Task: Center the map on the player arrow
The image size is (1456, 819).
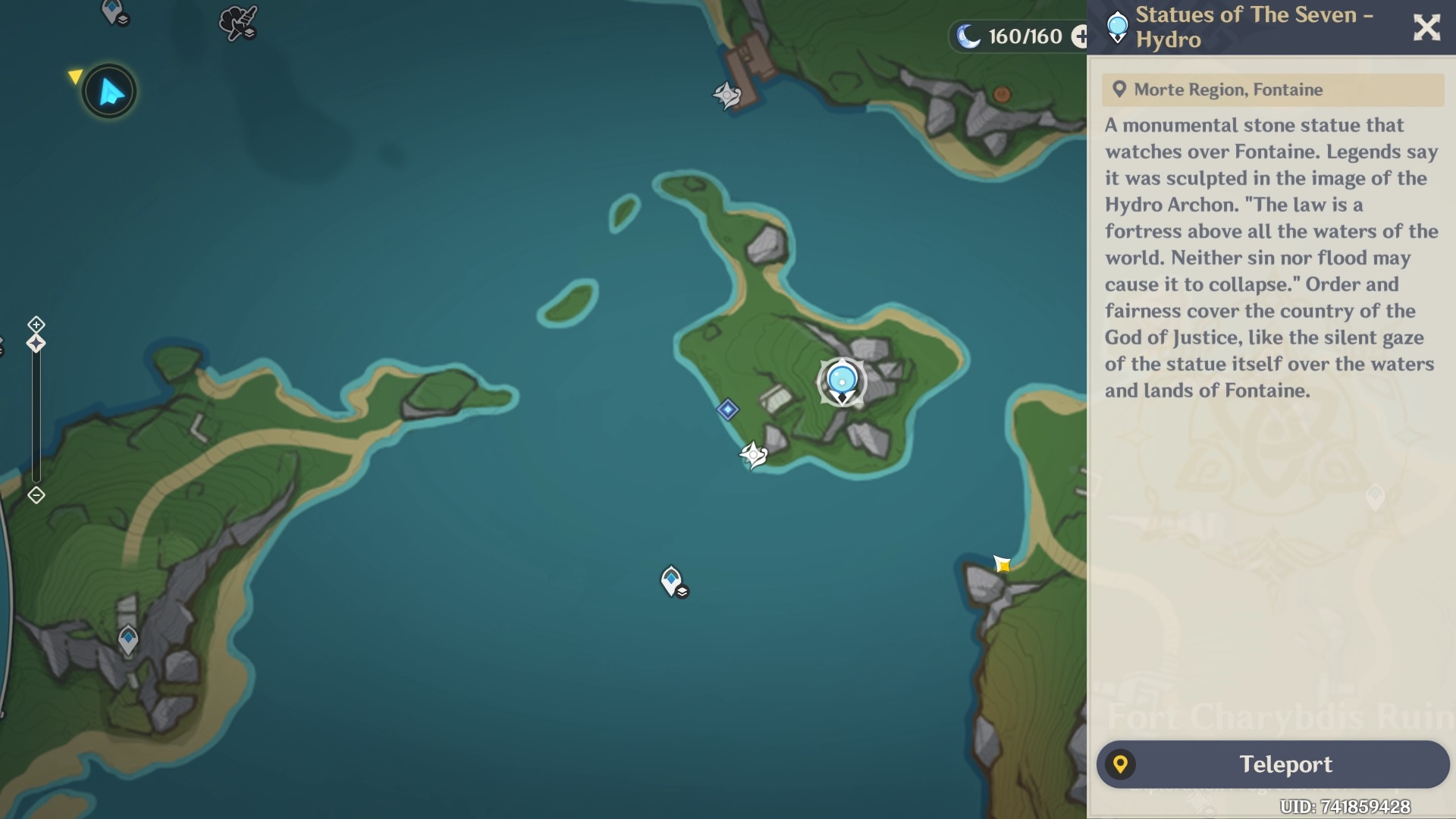Action: 109,92
